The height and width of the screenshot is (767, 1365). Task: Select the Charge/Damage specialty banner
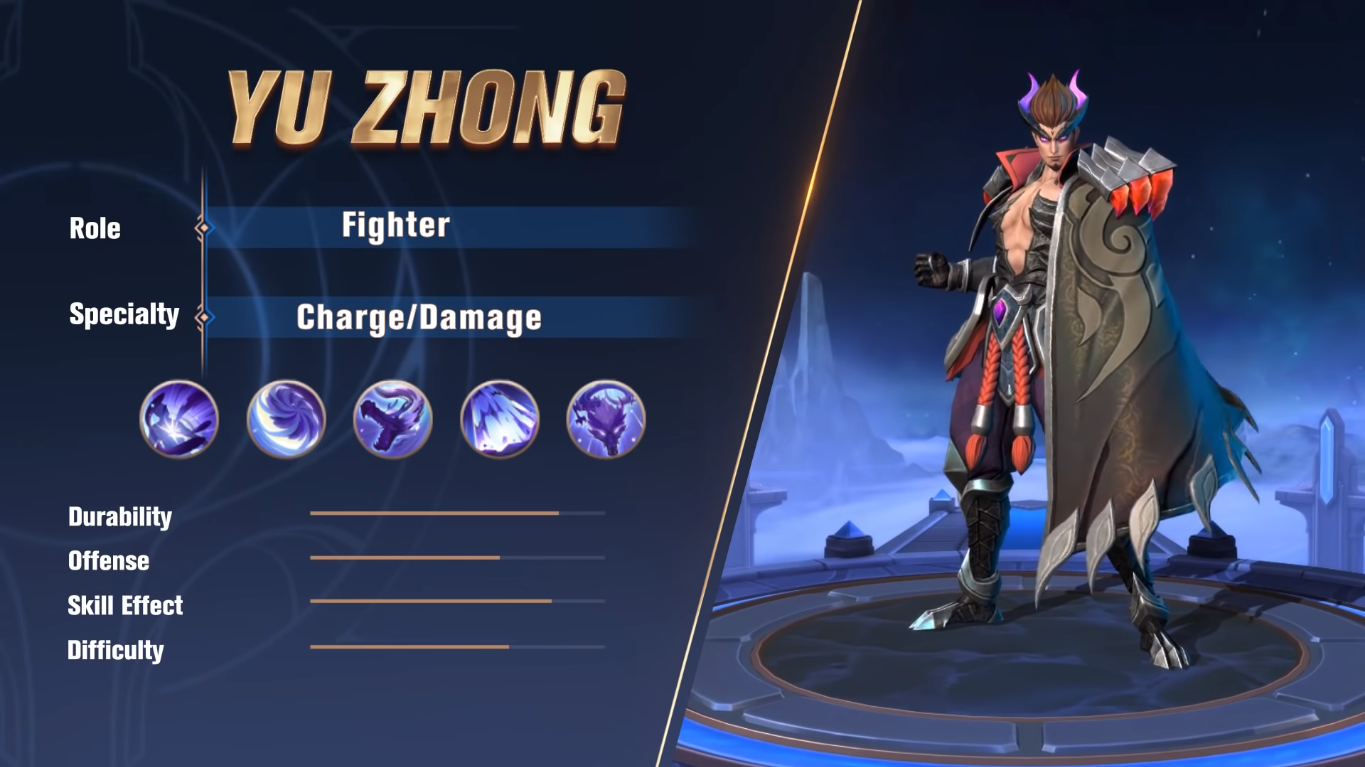pos(420,318)
